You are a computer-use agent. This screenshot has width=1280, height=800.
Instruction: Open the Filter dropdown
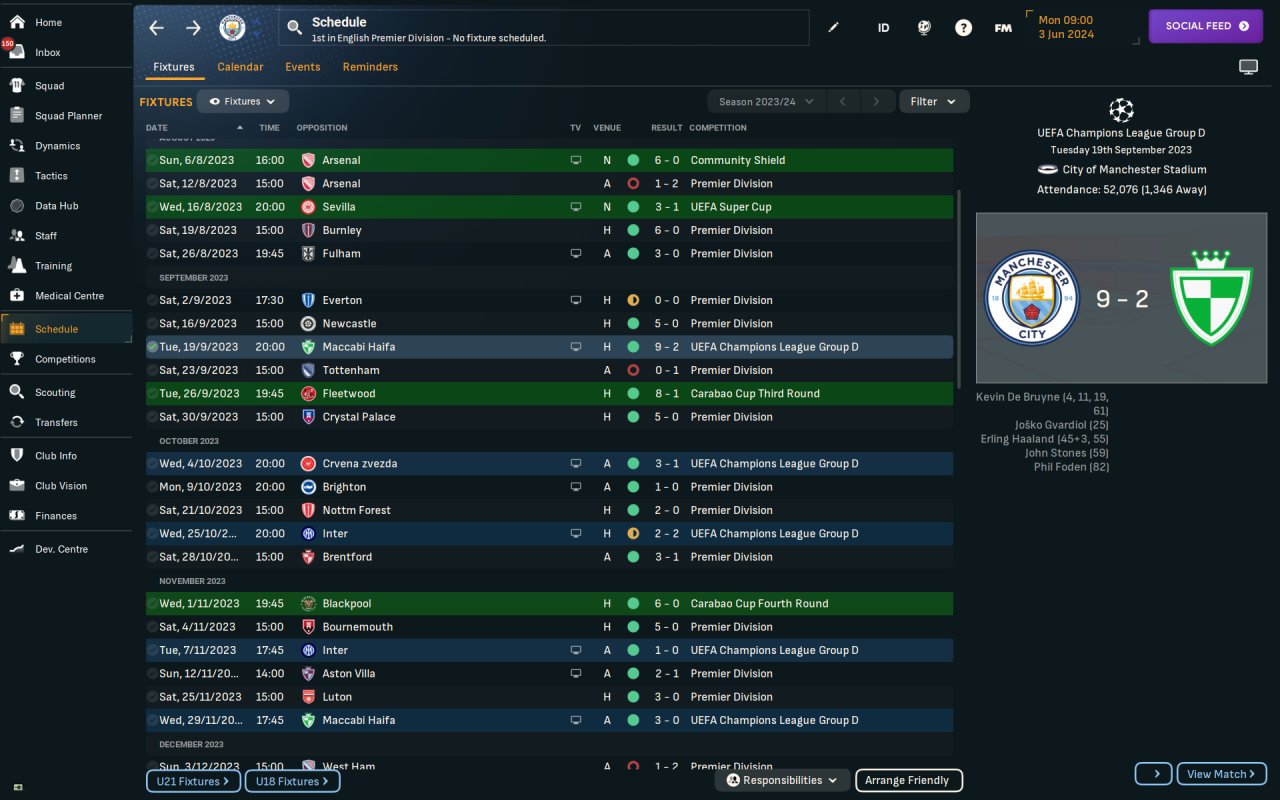click(933, 101)
